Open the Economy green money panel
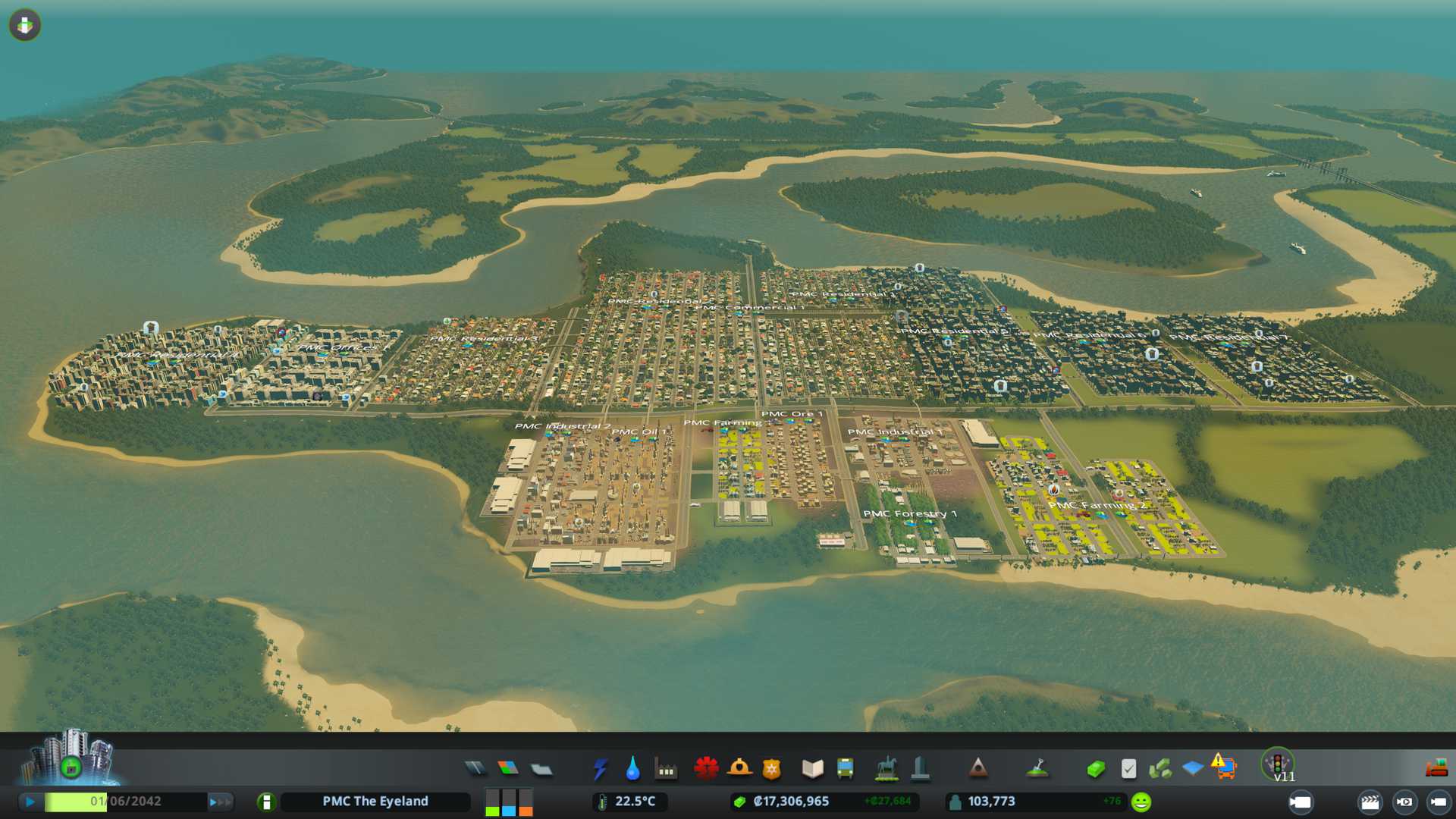This screenshot has width=1456, height=819. (1095, 769)
